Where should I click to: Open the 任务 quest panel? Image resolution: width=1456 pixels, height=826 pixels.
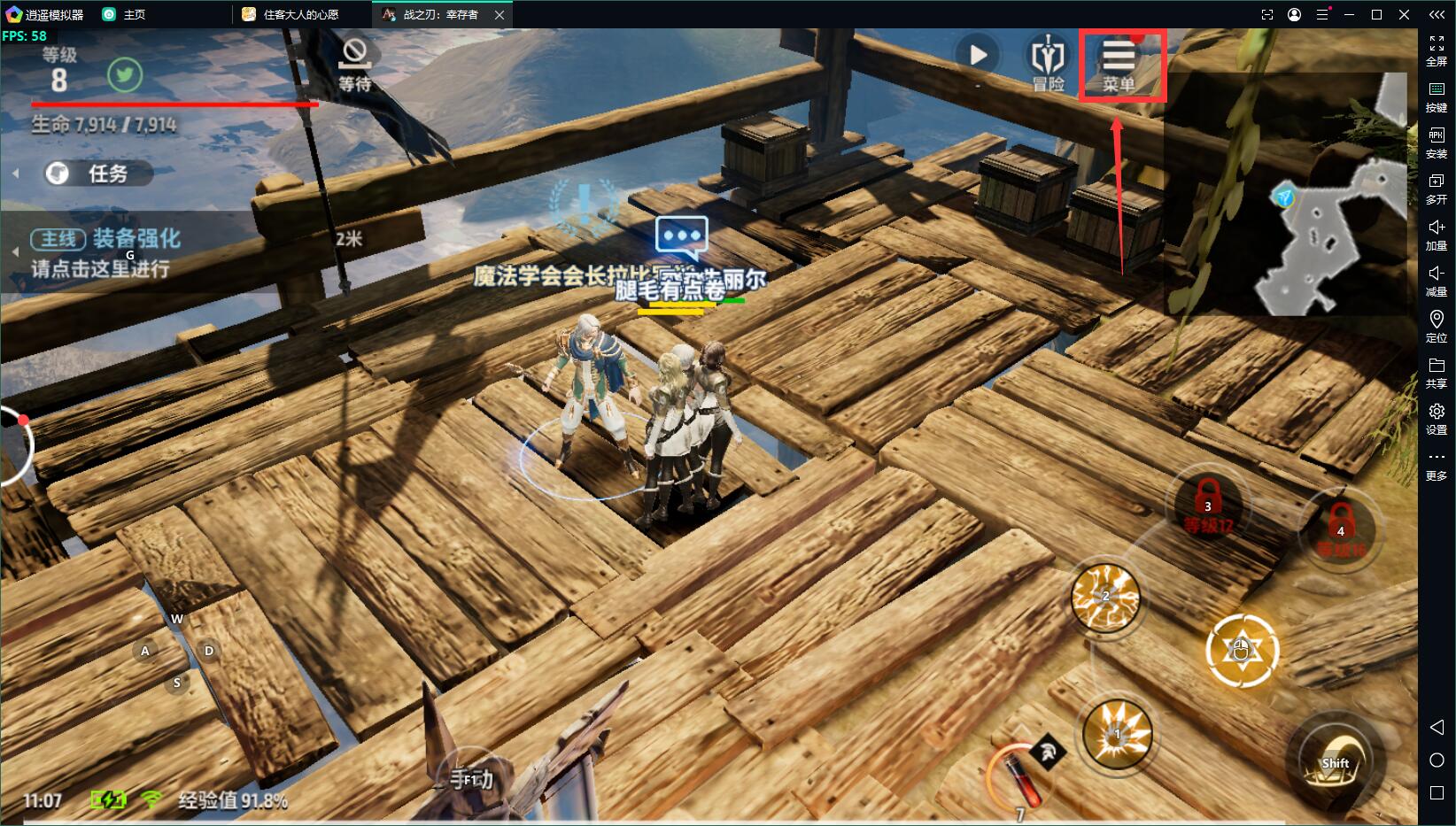click(97, 174)
